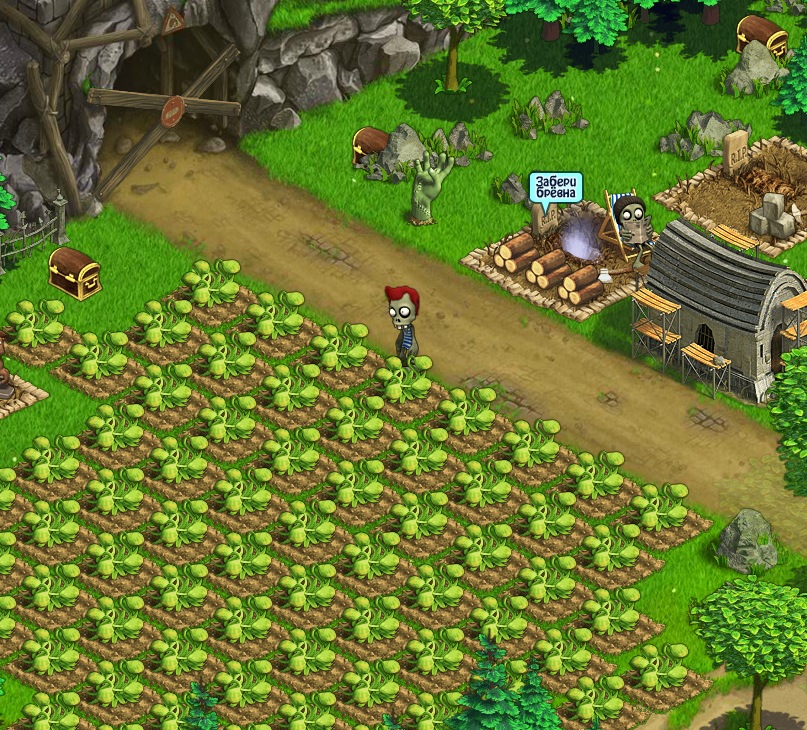Image resolution: width=807 pixels, height=730 pixels.
Task: Click the "Забери брёвна" speech bubble
Action: (x=555, y=188)
